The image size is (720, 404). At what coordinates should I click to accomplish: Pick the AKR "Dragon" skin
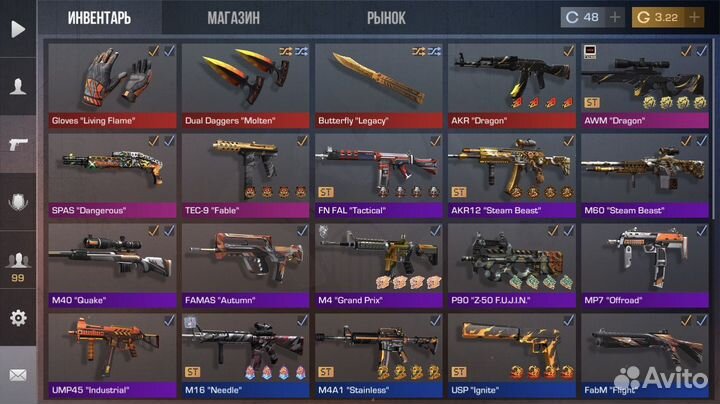(511, 84)
